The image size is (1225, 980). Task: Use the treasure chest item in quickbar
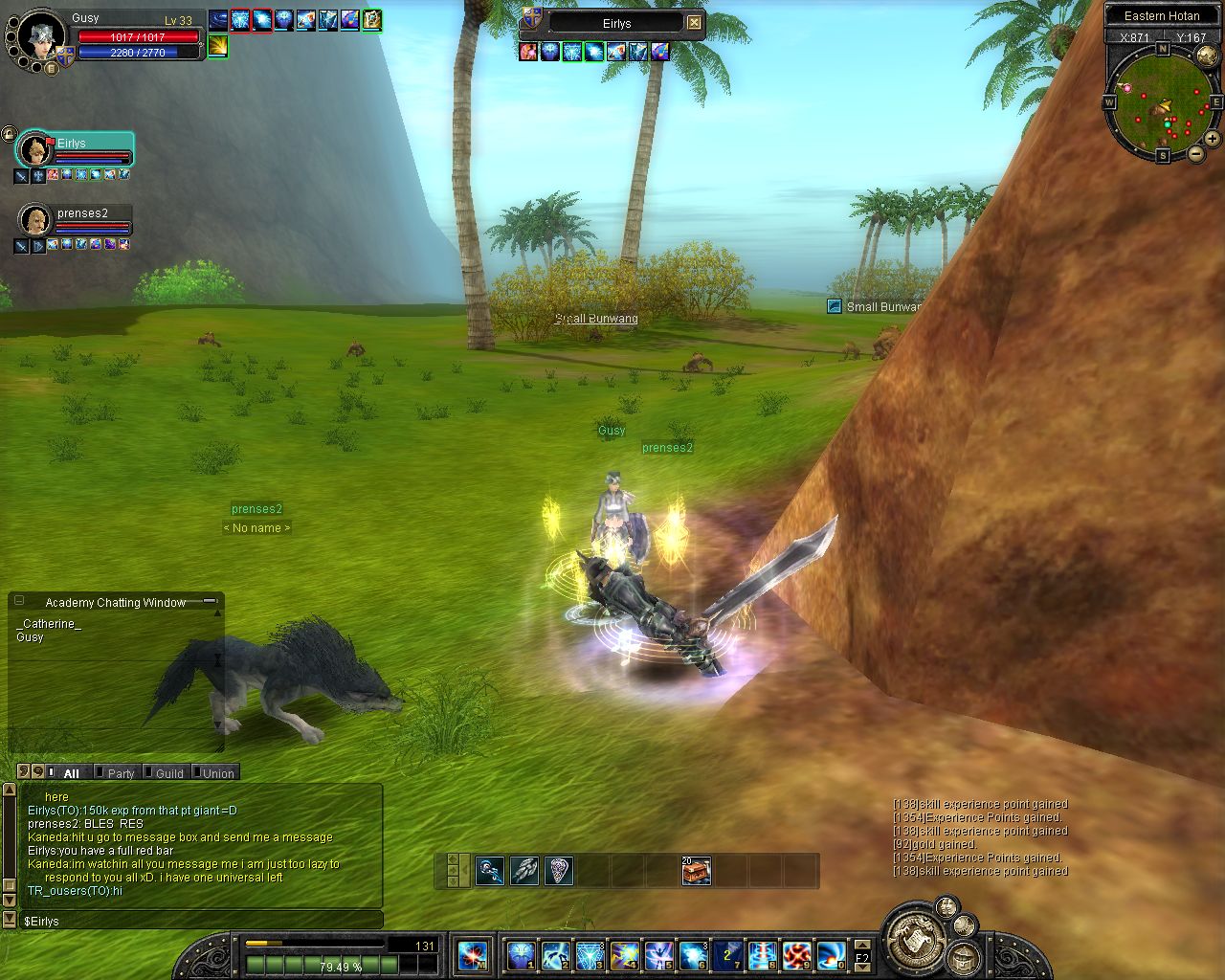point(696,871)
